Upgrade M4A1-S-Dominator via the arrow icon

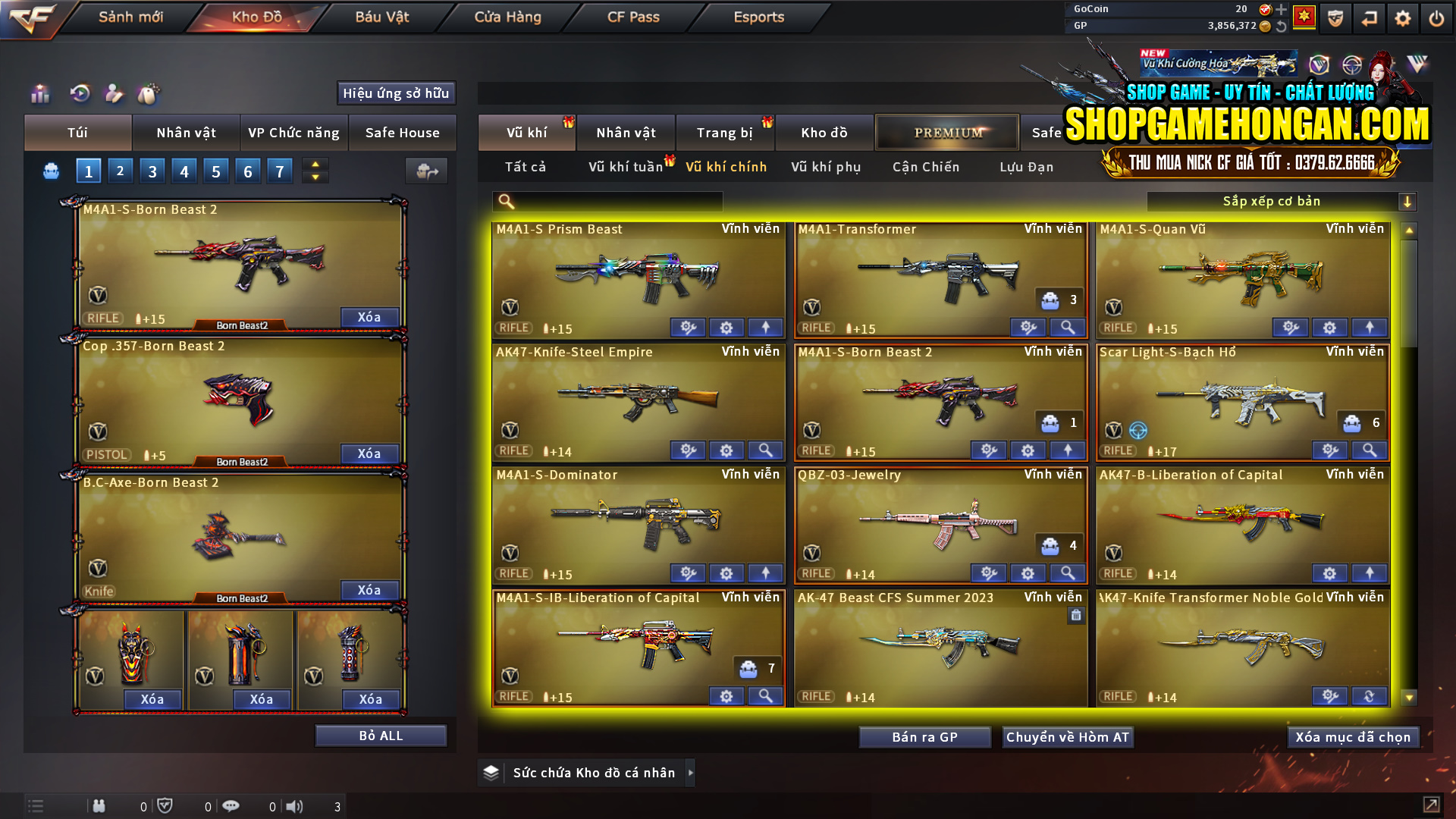coord(765,573)
